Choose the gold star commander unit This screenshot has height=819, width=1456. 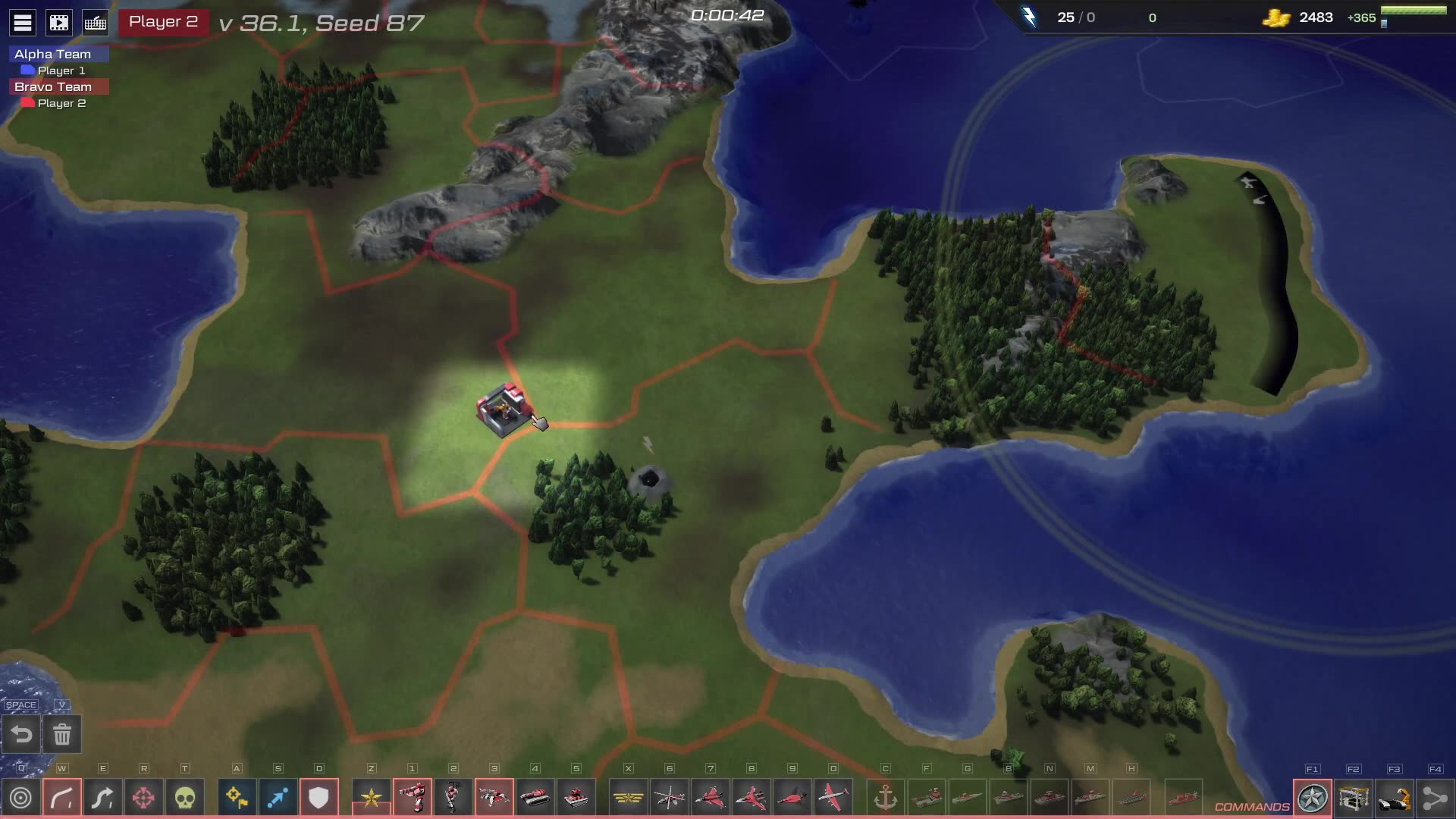(372, 798)
